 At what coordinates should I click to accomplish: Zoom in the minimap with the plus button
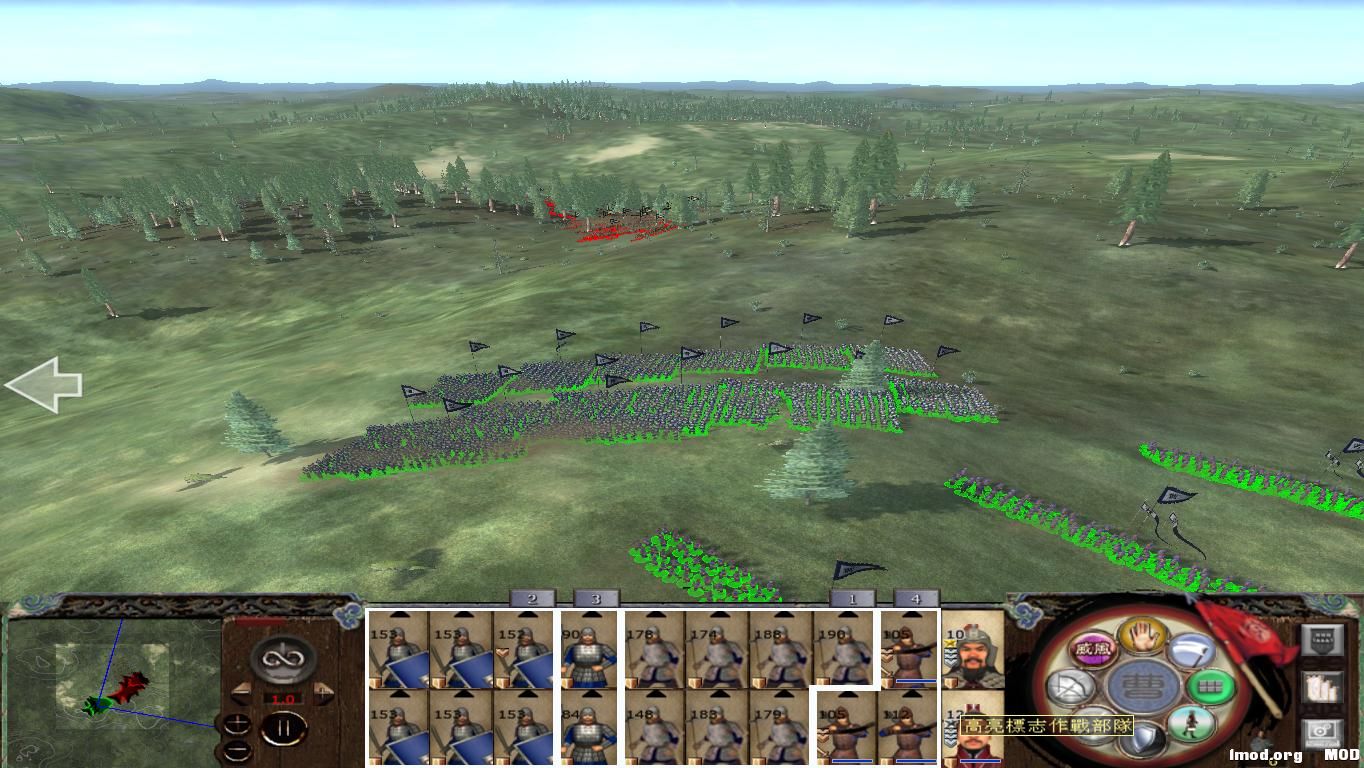pyautogui.click(x=237, y=723)
